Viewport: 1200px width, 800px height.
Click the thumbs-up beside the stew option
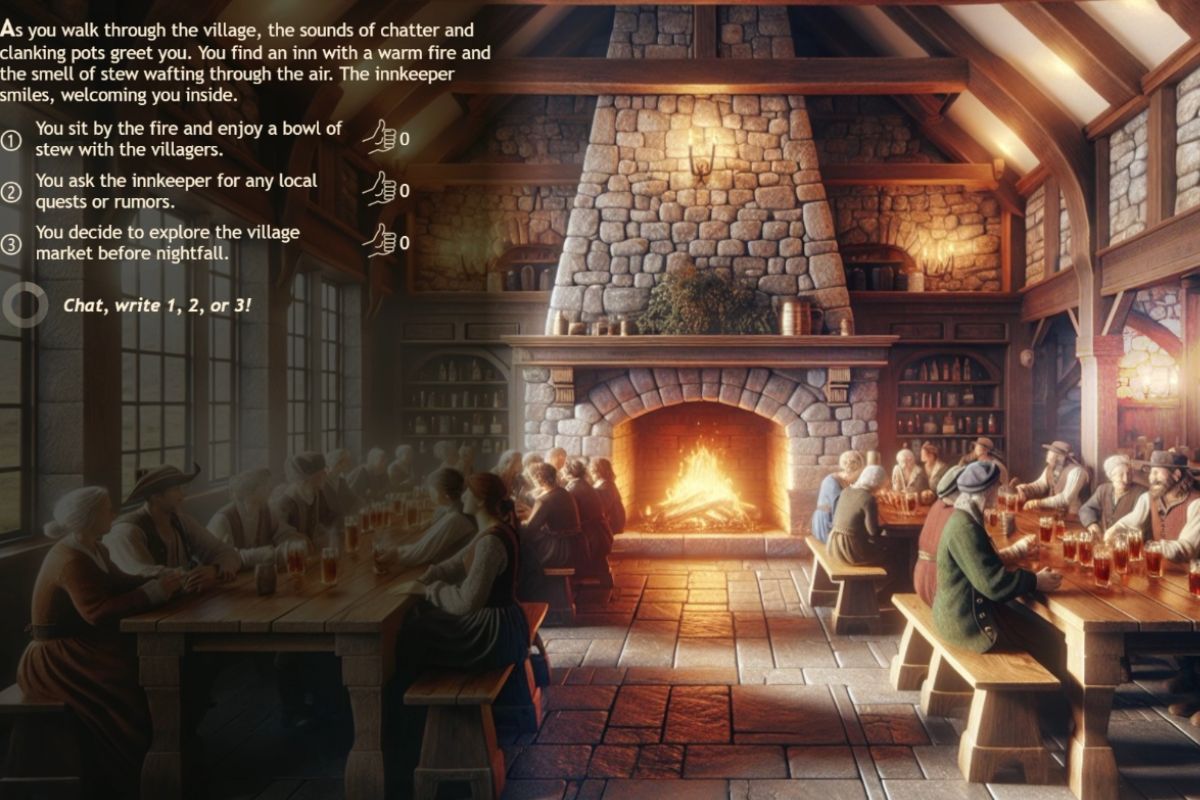tap(379, 137)
